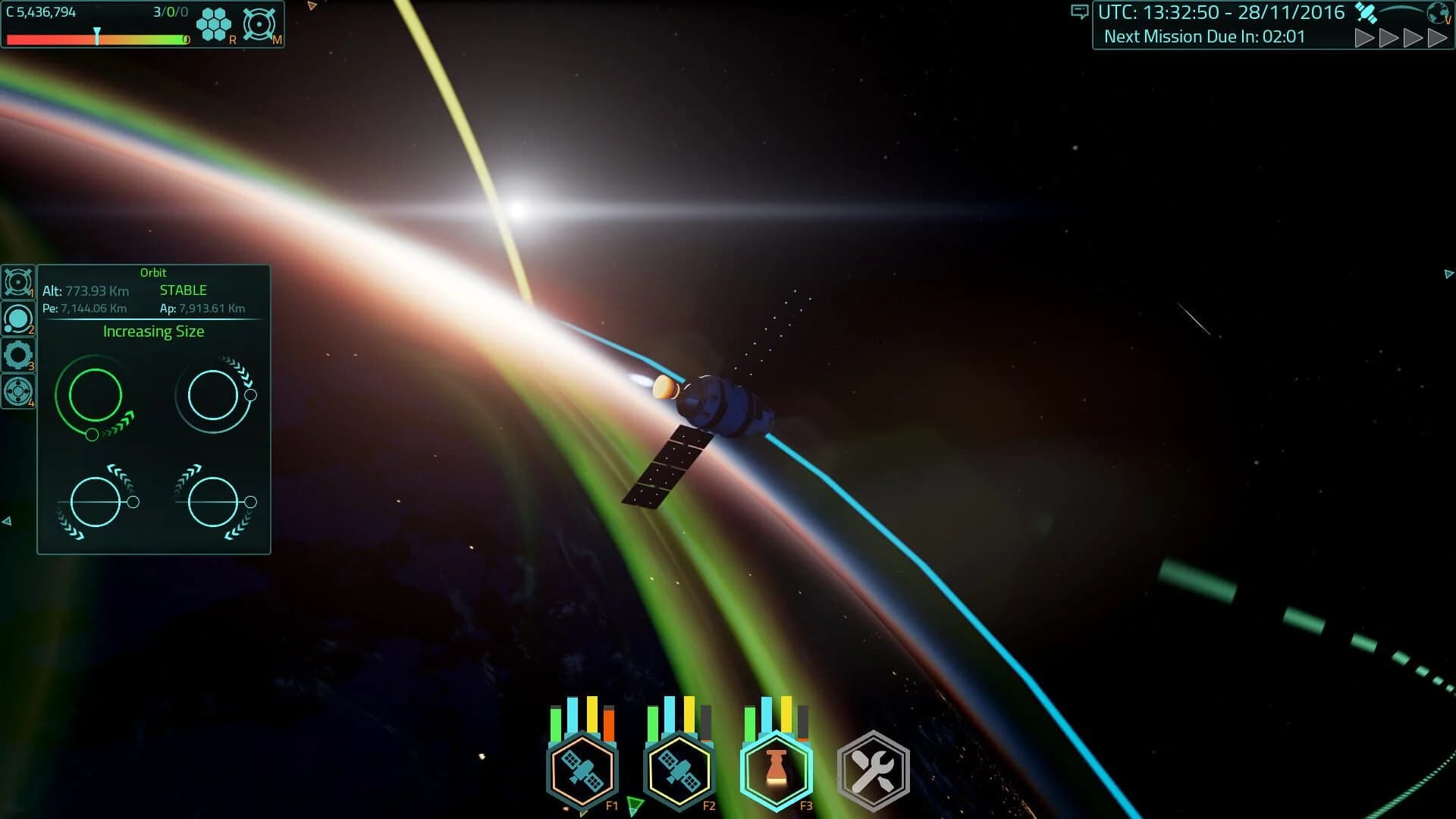This screenshot has height=819, width=1456.
Task: Choose the top-right decreasing size maneuver dial
Action: [x=215, y=396]
